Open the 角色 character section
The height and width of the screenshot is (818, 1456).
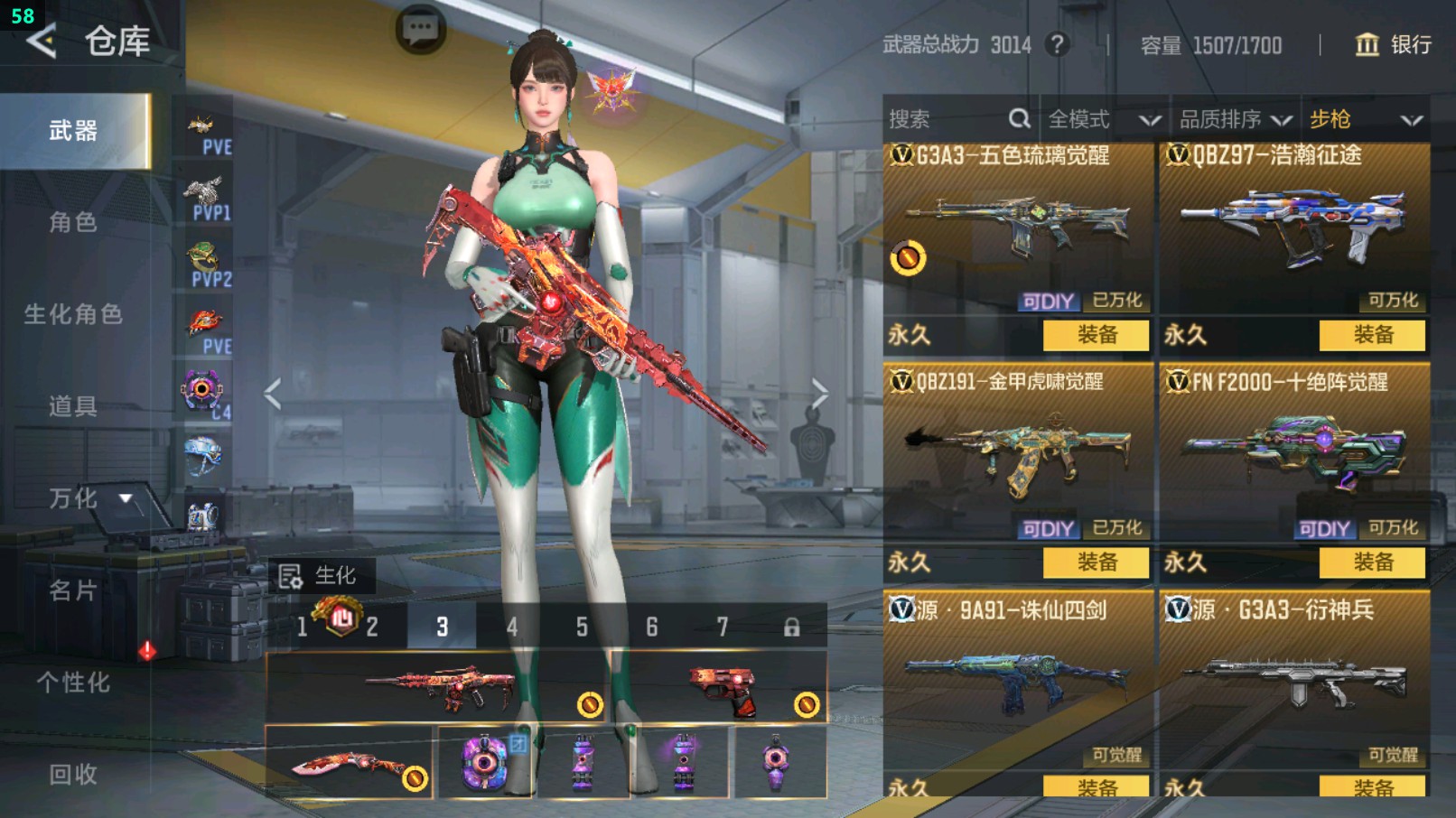tap(73, 222)
